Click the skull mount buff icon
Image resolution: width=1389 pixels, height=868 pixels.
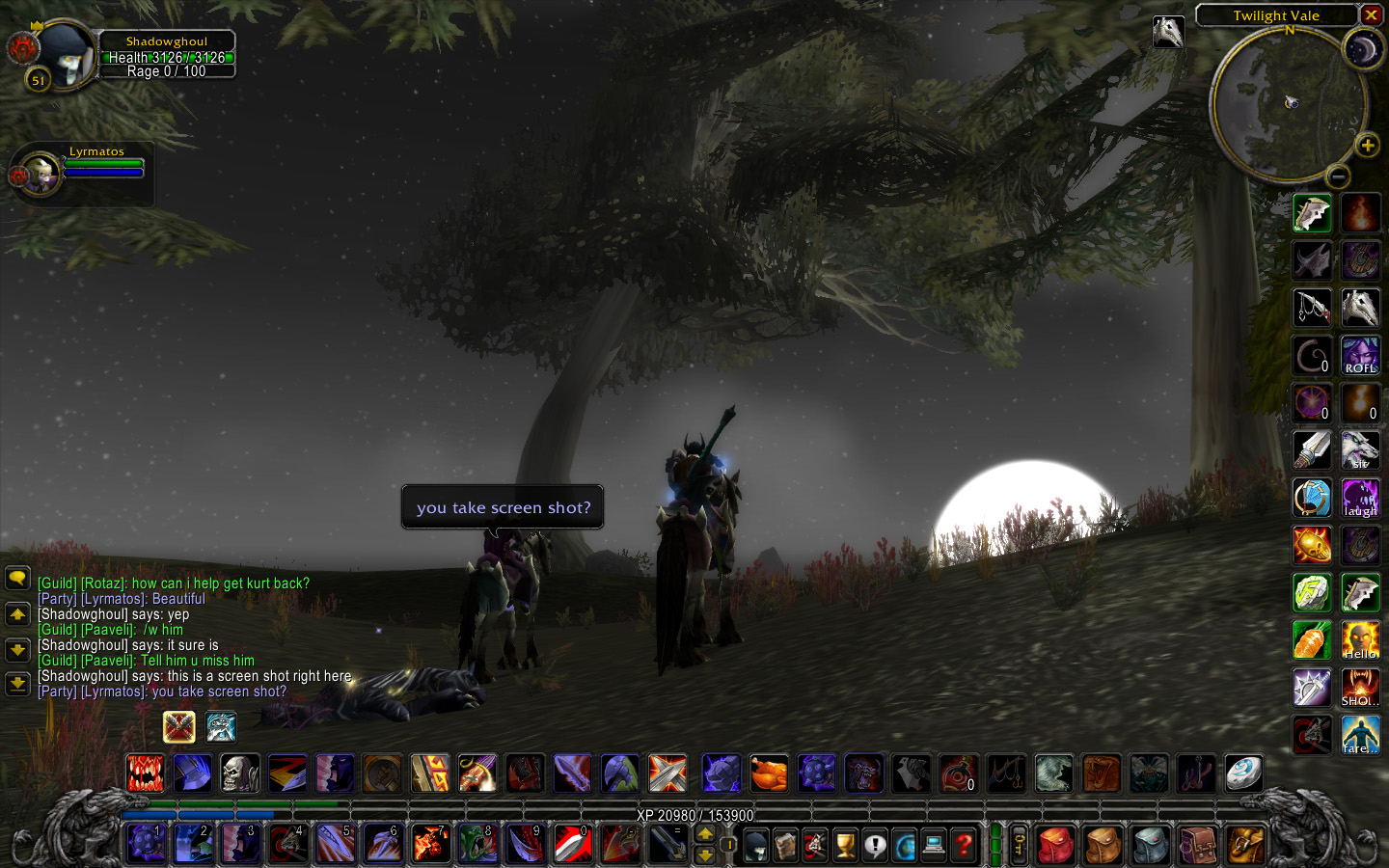click(1168, 32)
